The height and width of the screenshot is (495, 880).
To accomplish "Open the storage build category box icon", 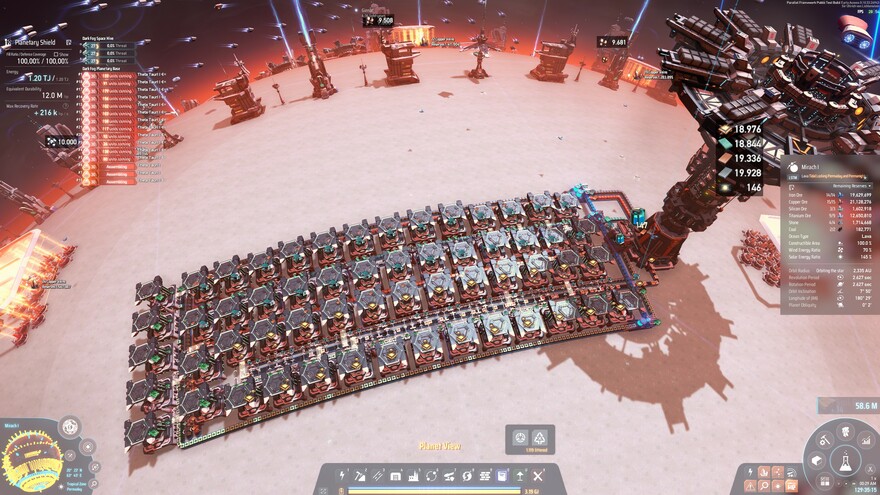I will 396,475.
